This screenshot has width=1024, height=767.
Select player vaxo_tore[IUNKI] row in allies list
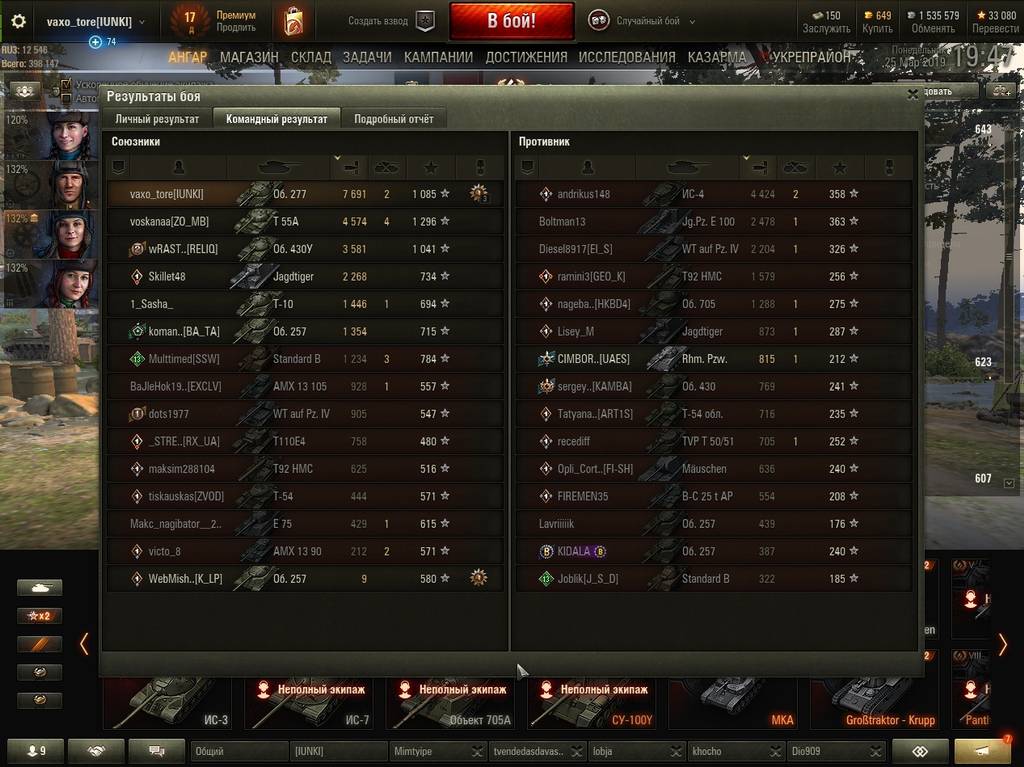305,194
